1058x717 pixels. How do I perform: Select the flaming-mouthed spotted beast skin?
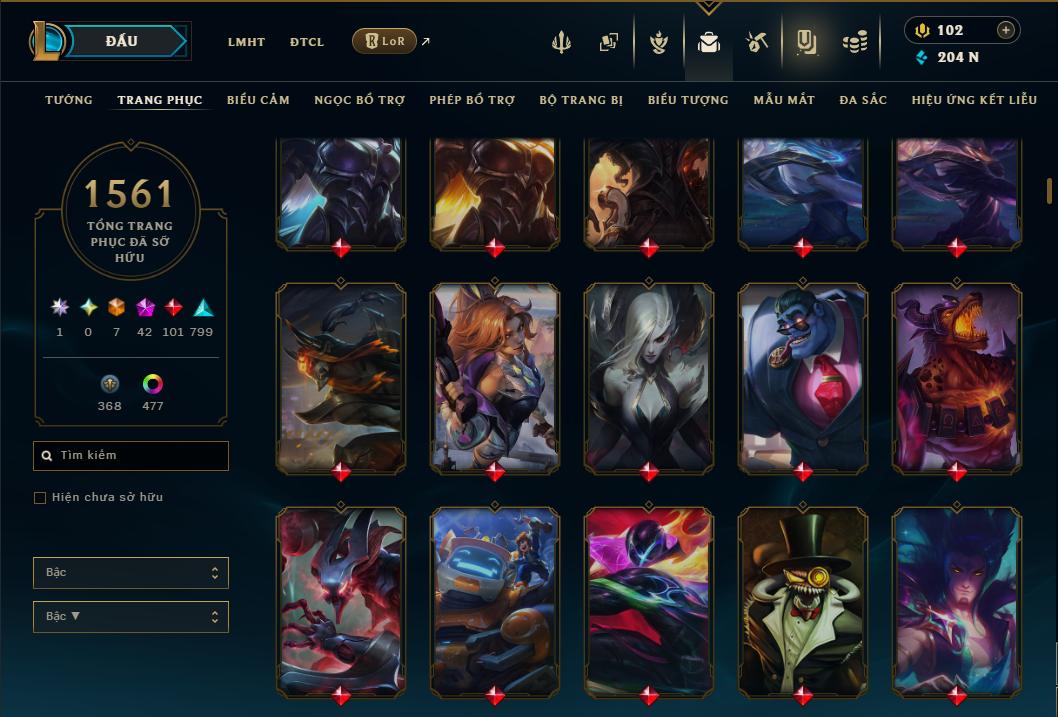[957, 377]
